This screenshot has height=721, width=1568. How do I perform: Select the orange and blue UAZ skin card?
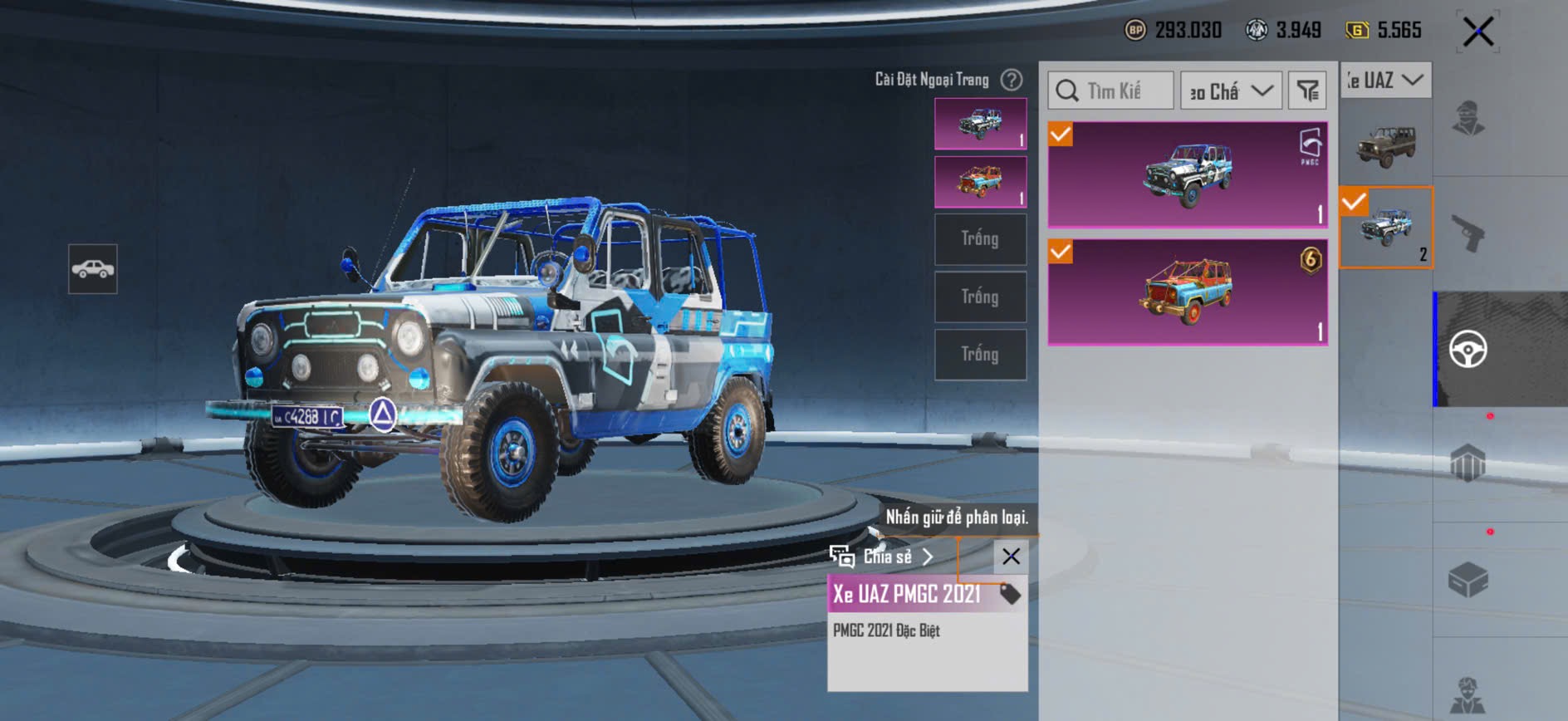click(1188, 292)
